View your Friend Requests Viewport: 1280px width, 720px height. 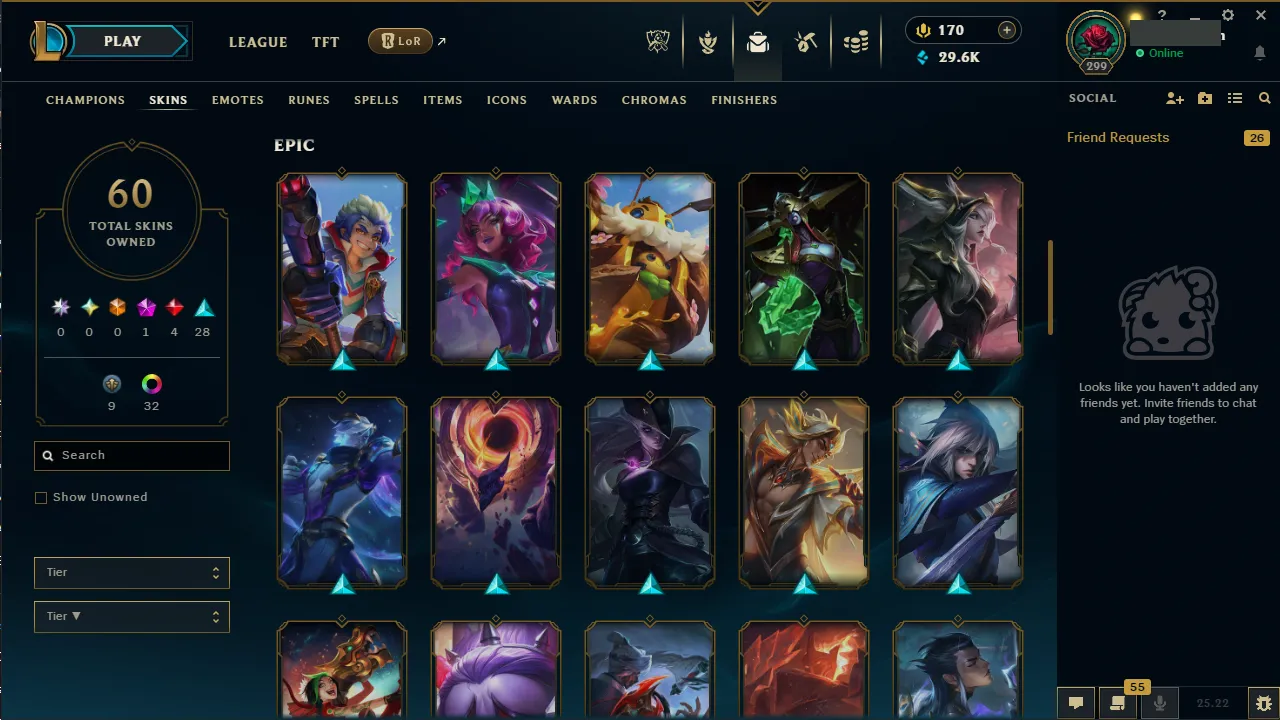pyautogui.click(x=1117, y=137)
